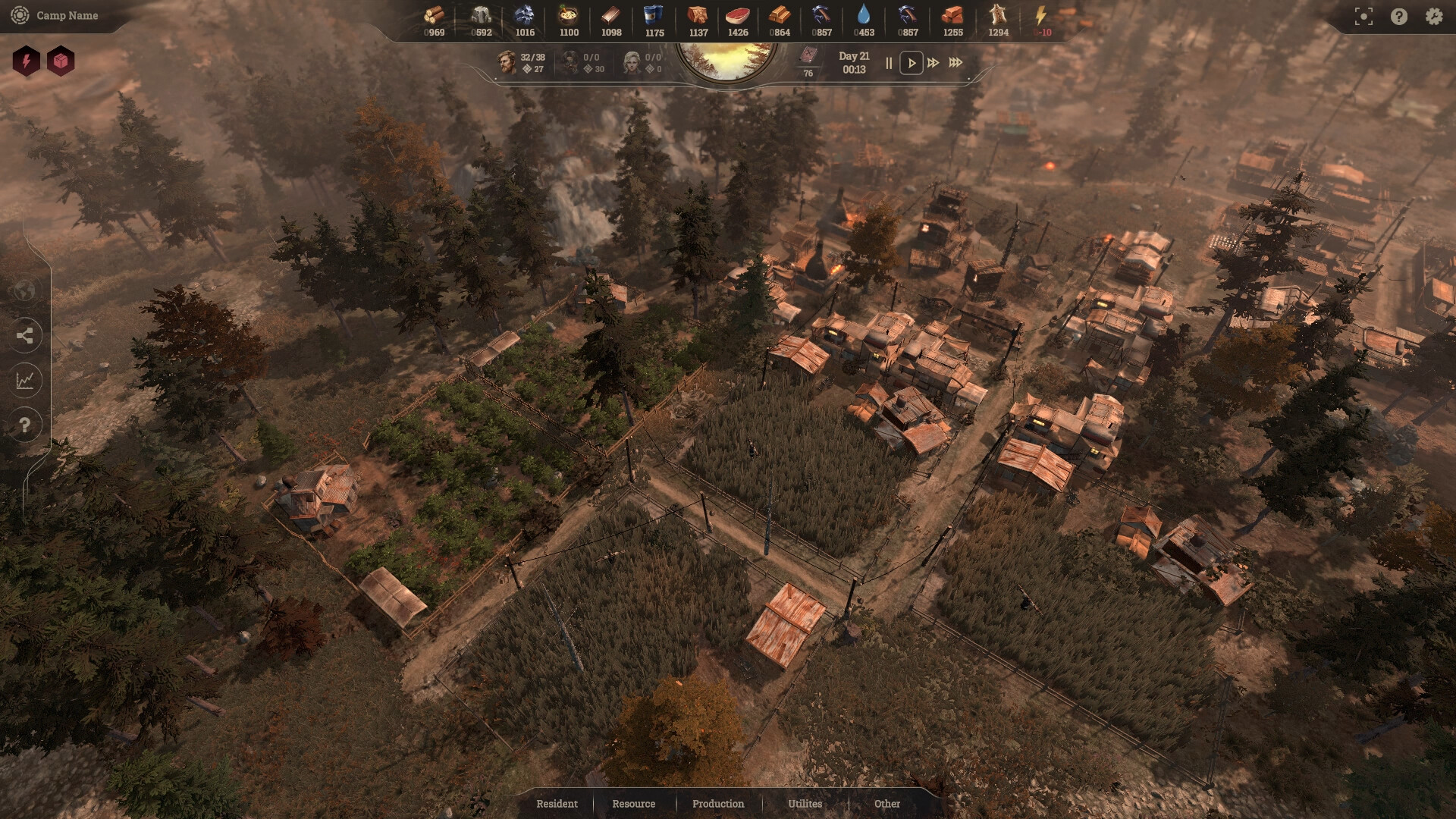
Task: View the stone resource icon
Action: pyautogui.click(x=482, y=15)
